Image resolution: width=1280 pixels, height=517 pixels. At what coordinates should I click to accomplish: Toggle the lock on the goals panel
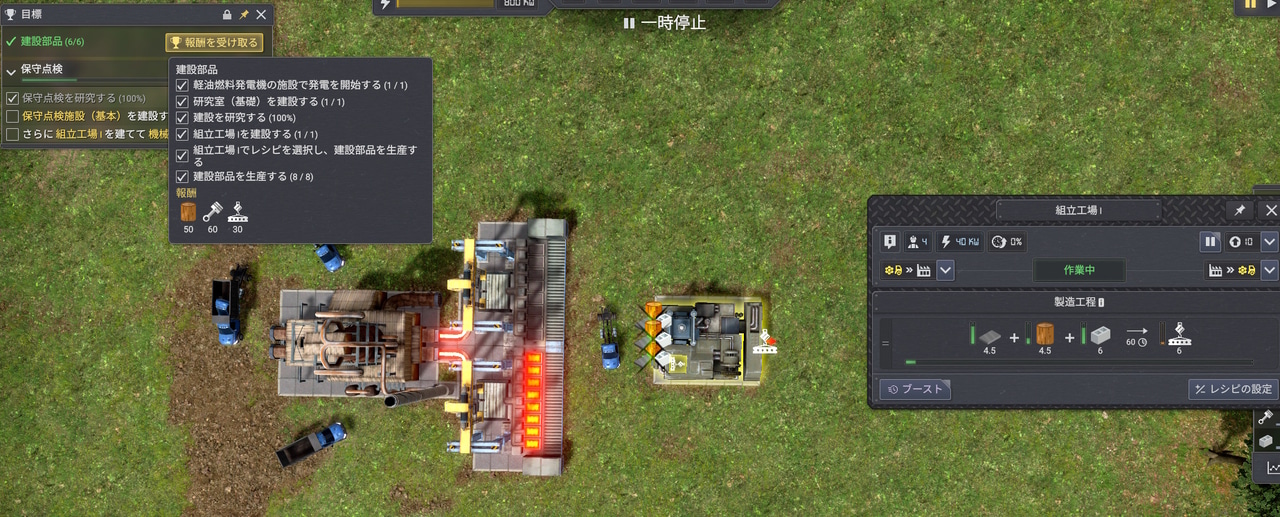pyautogui.click(x=227, y=15)
